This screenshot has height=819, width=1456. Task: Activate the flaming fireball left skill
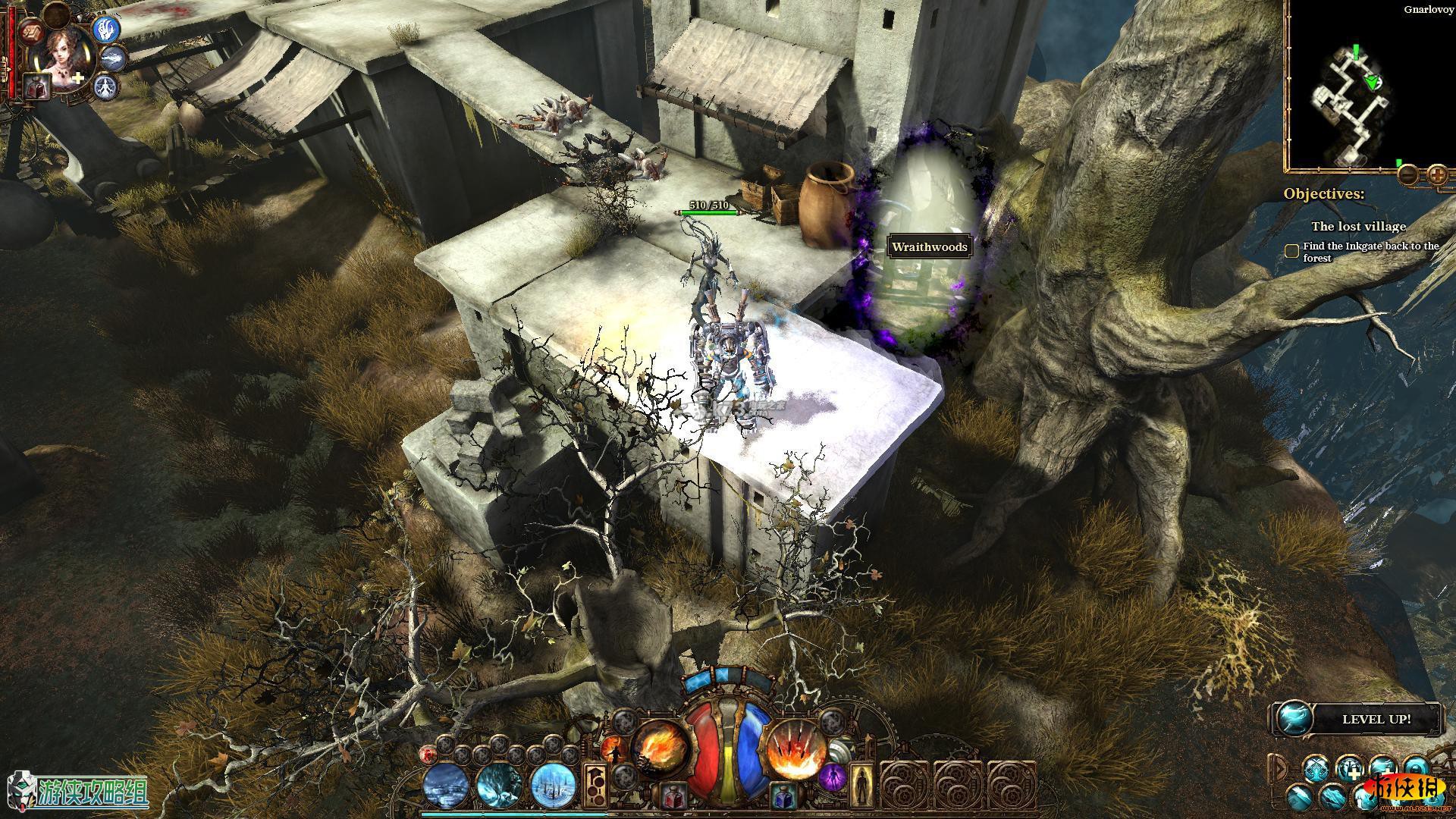pos(660,748)
